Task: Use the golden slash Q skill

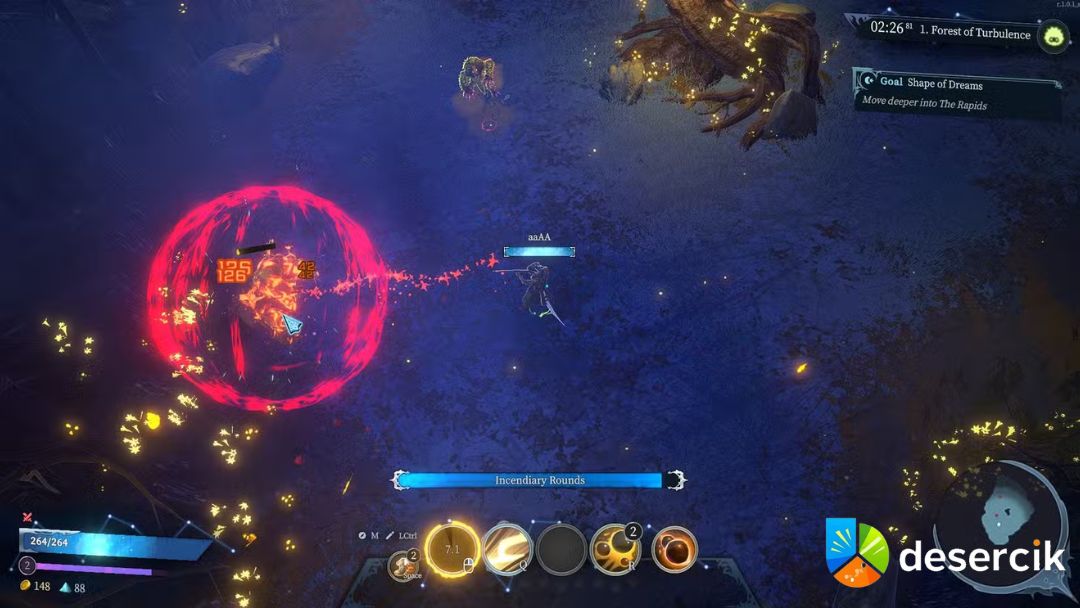Action: tap(507, 549)
